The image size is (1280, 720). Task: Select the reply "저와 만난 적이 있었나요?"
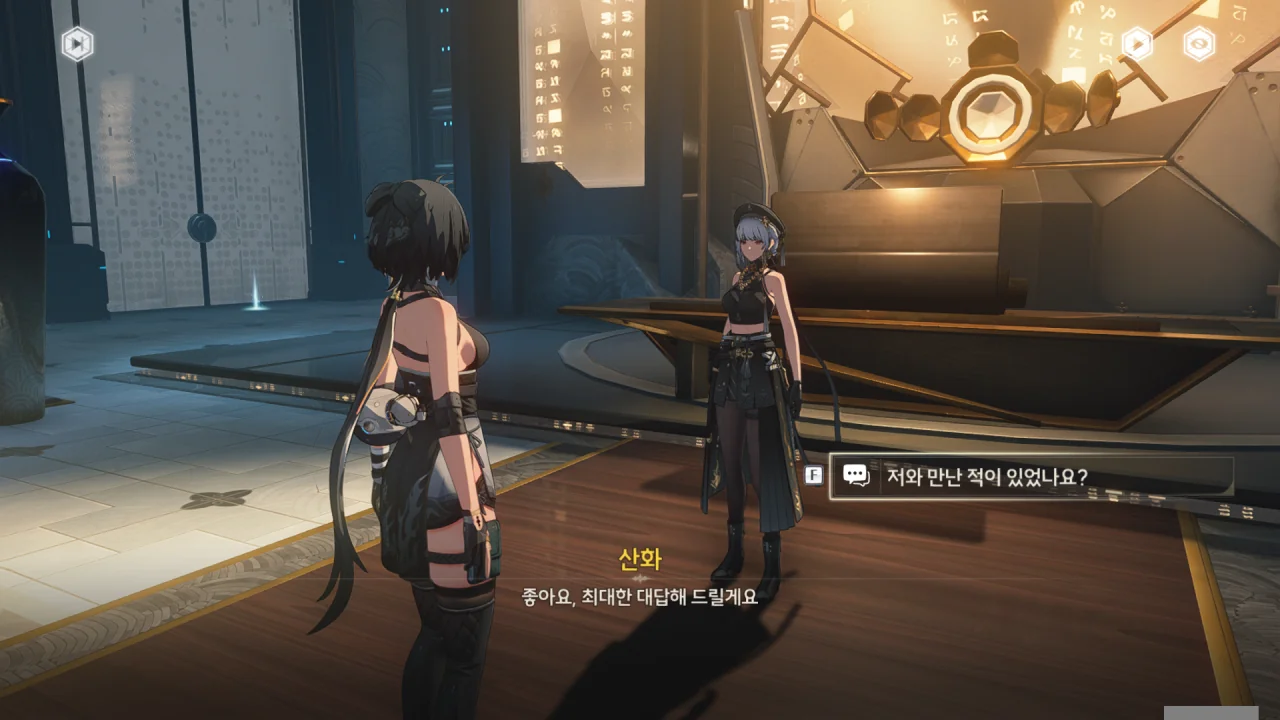(1030, 476)
